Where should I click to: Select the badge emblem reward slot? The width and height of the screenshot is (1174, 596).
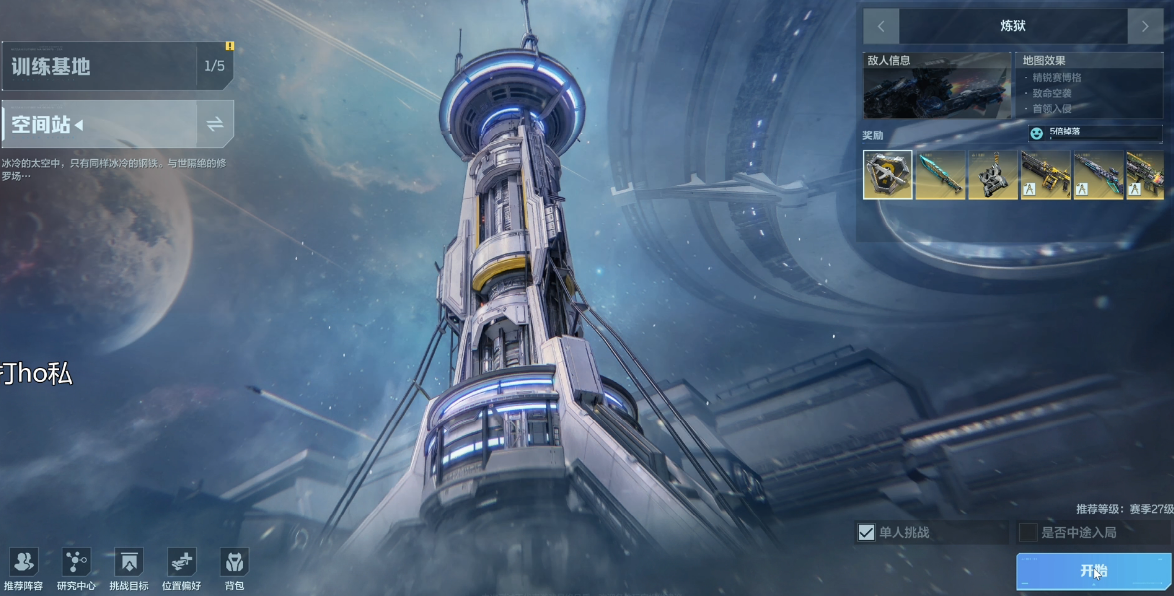tap(888, 175)
